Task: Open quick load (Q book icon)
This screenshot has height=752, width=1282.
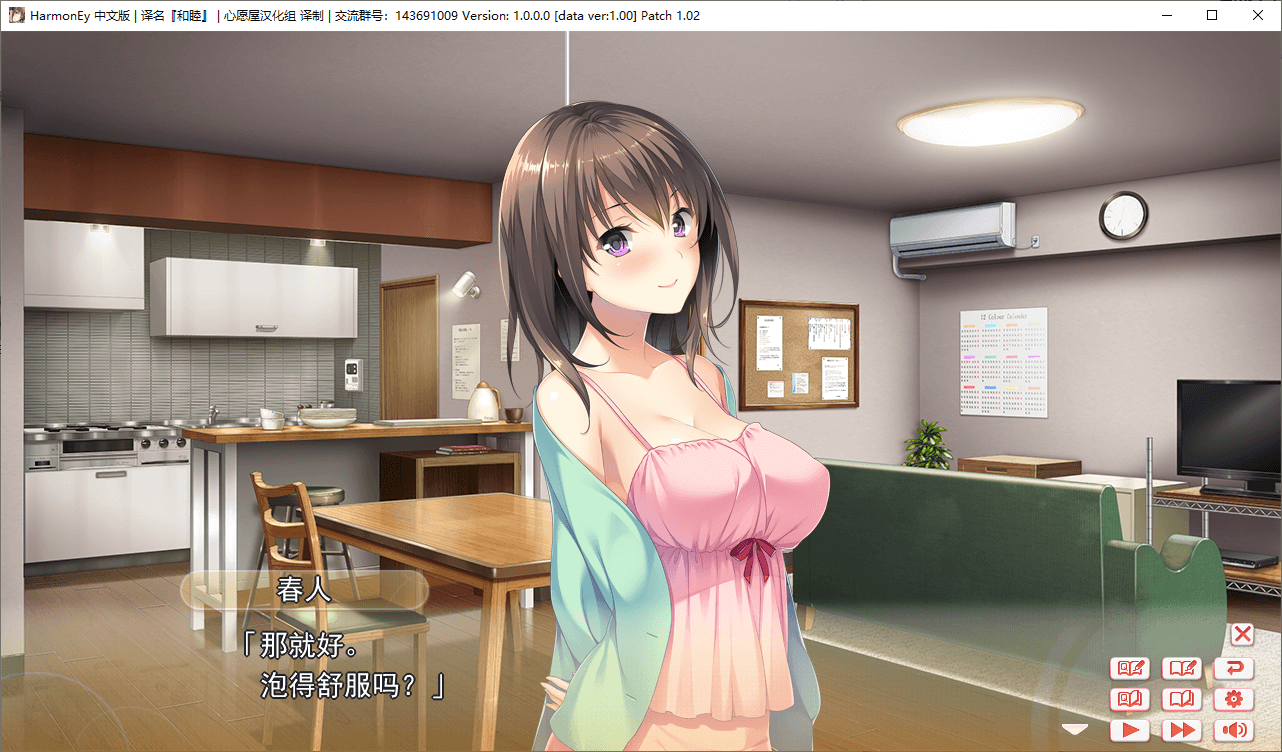Action: 1131,699
